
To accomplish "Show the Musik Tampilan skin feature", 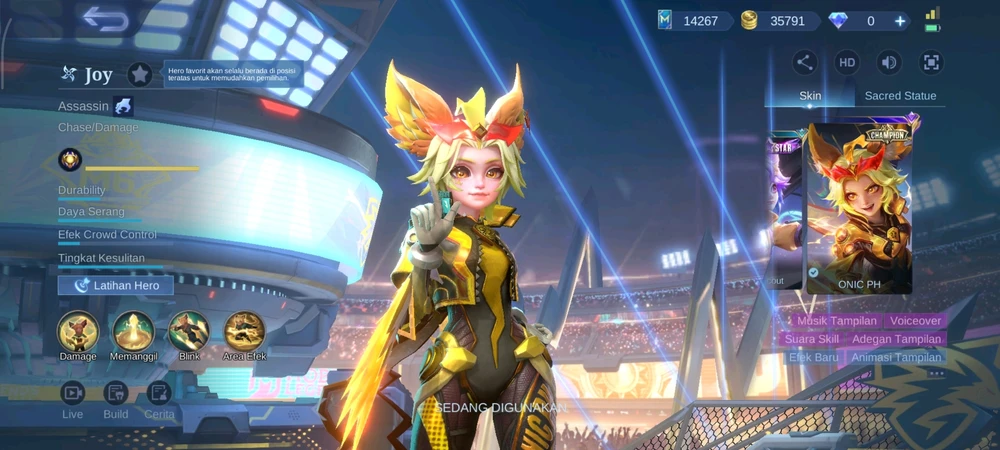I will click(837, 321).
